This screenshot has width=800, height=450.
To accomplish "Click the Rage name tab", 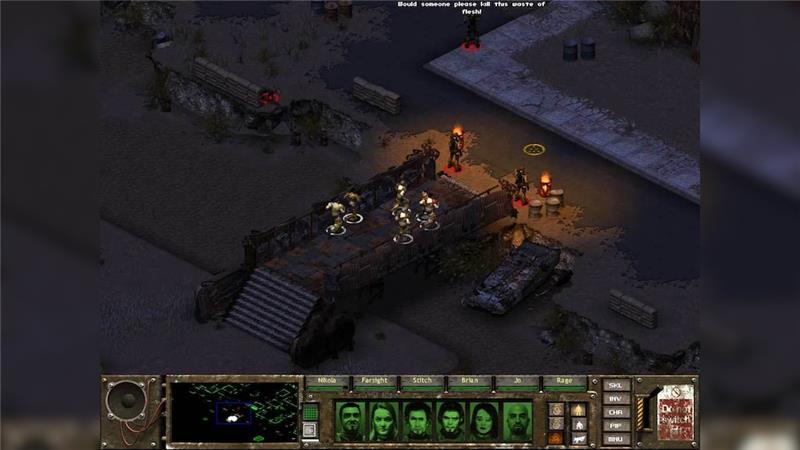I will click(x=563, y=382).
